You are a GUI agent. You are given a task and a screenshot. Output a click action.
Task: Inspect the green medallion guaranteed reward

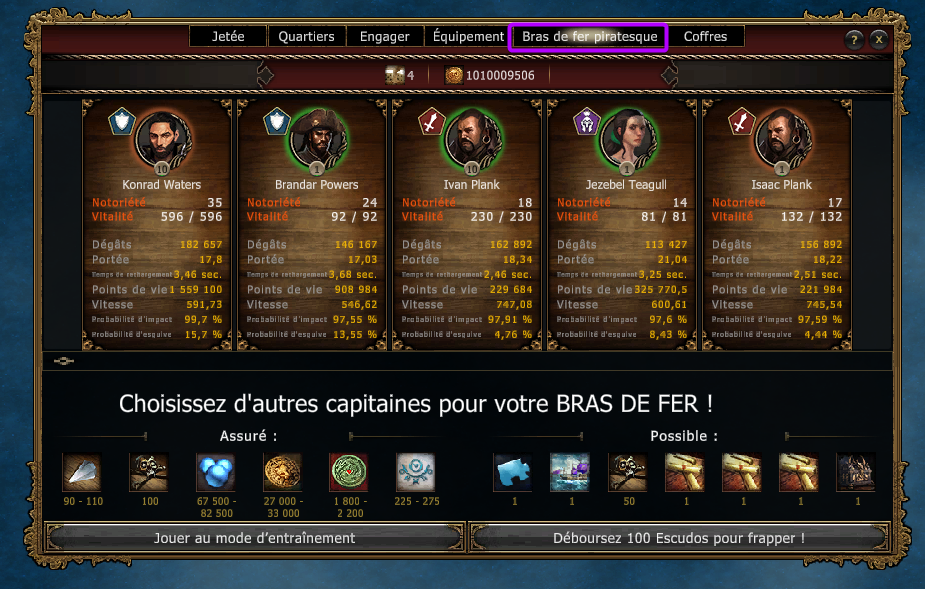(348, 472)
